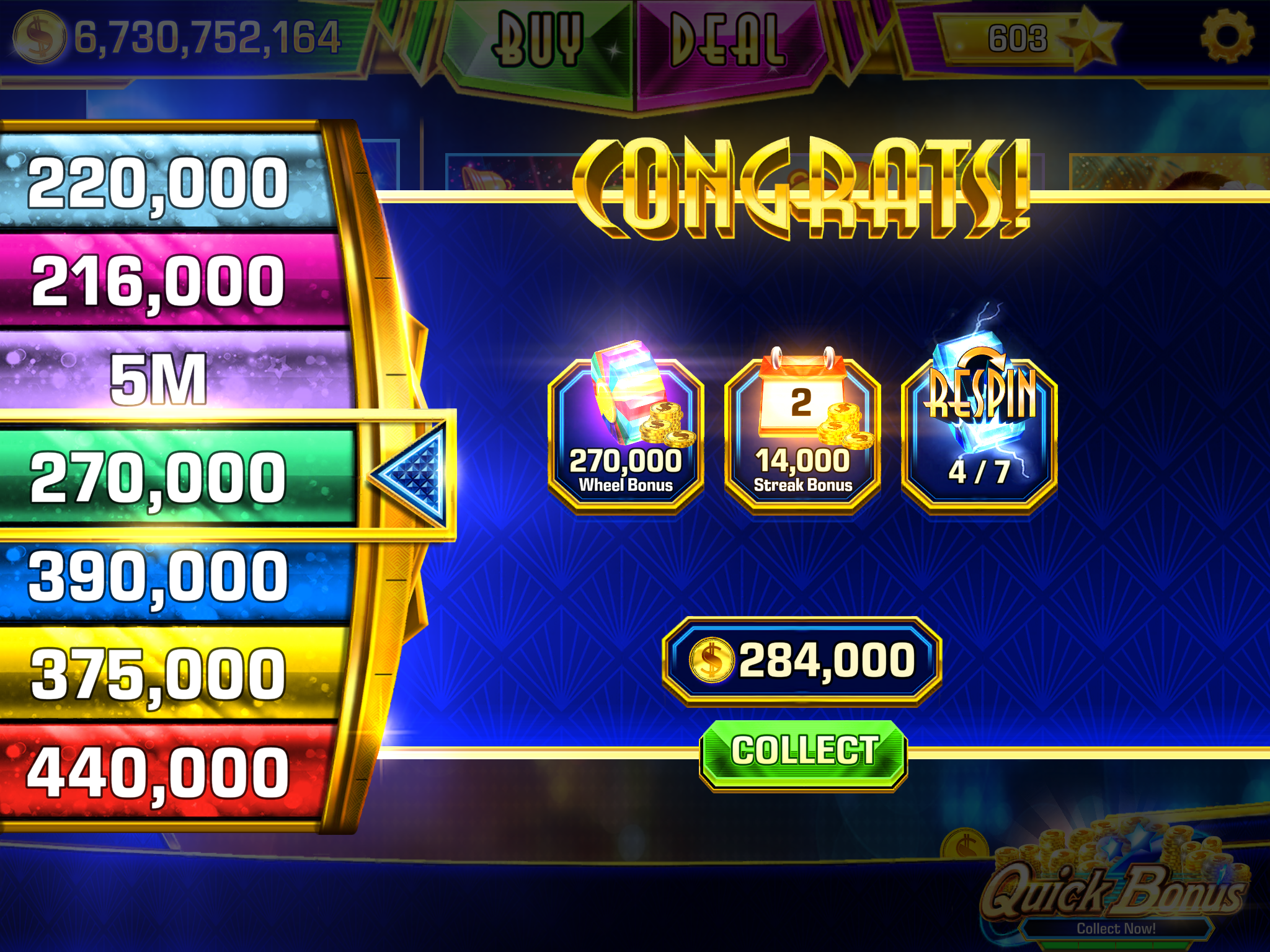Open settings with the gear icon

[1227, 35]
